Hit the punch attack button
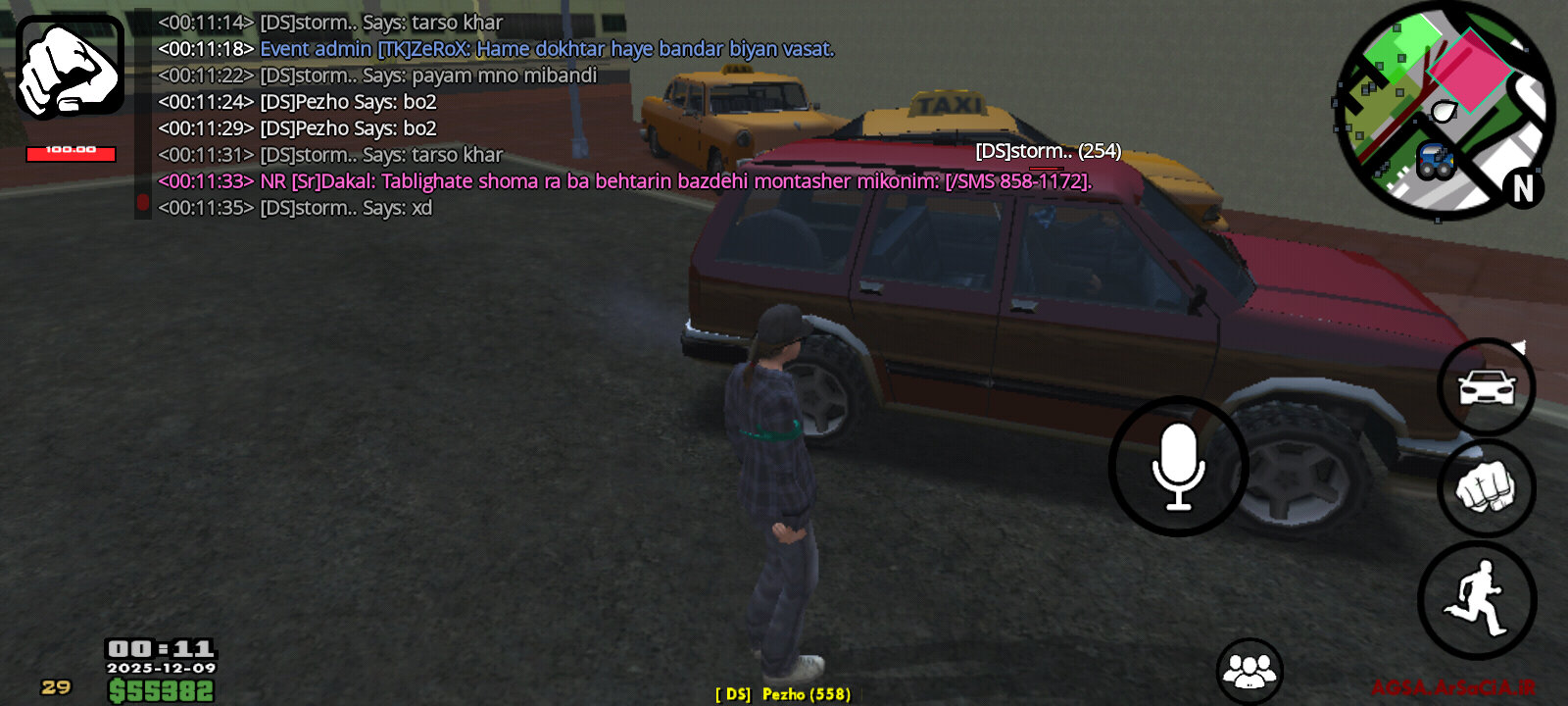 coord(1486,488)
